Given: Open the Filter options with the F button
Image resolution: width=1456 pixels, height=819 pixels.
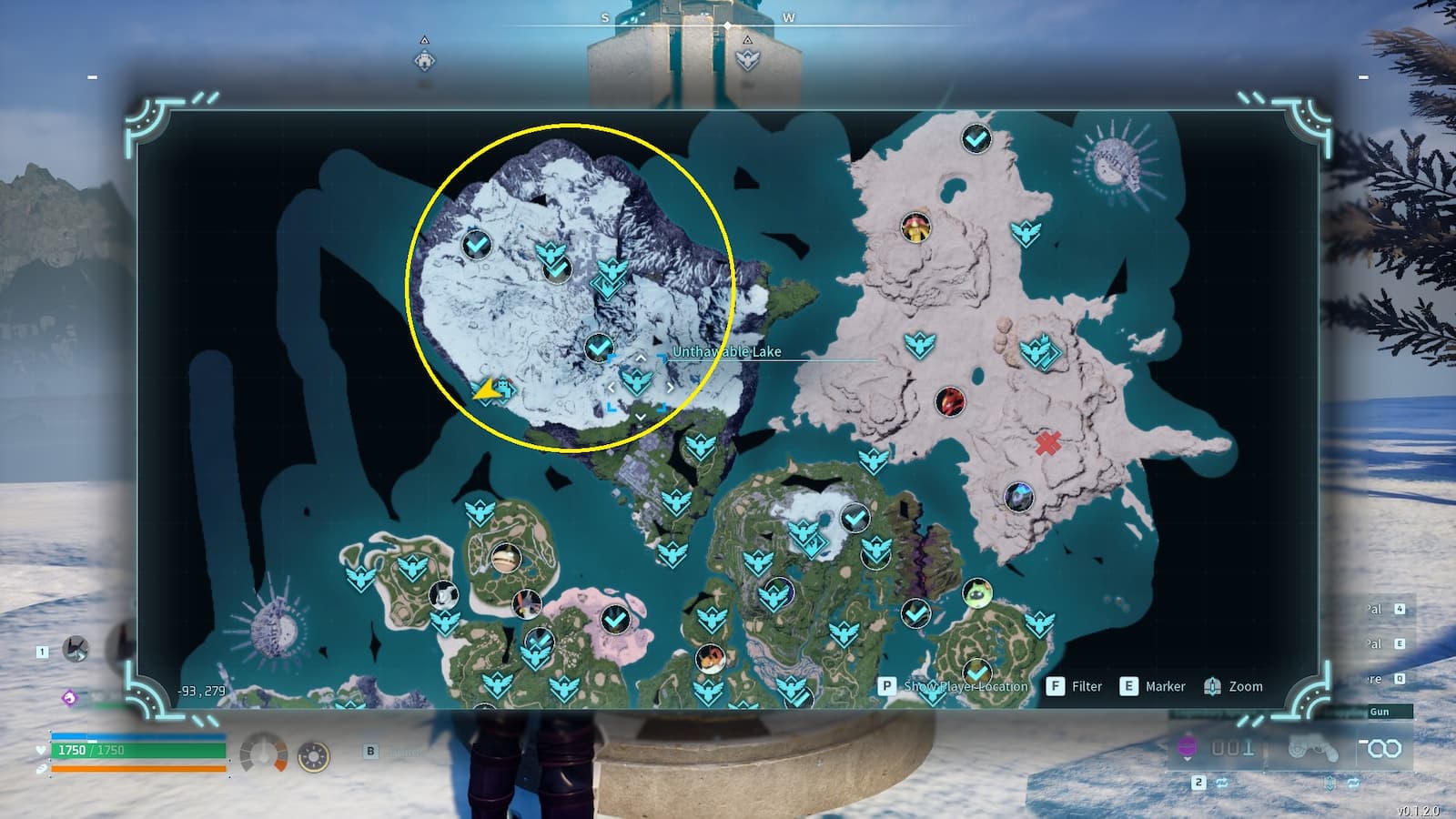Looking at the screenshot, I should (x=1054, y=686).
